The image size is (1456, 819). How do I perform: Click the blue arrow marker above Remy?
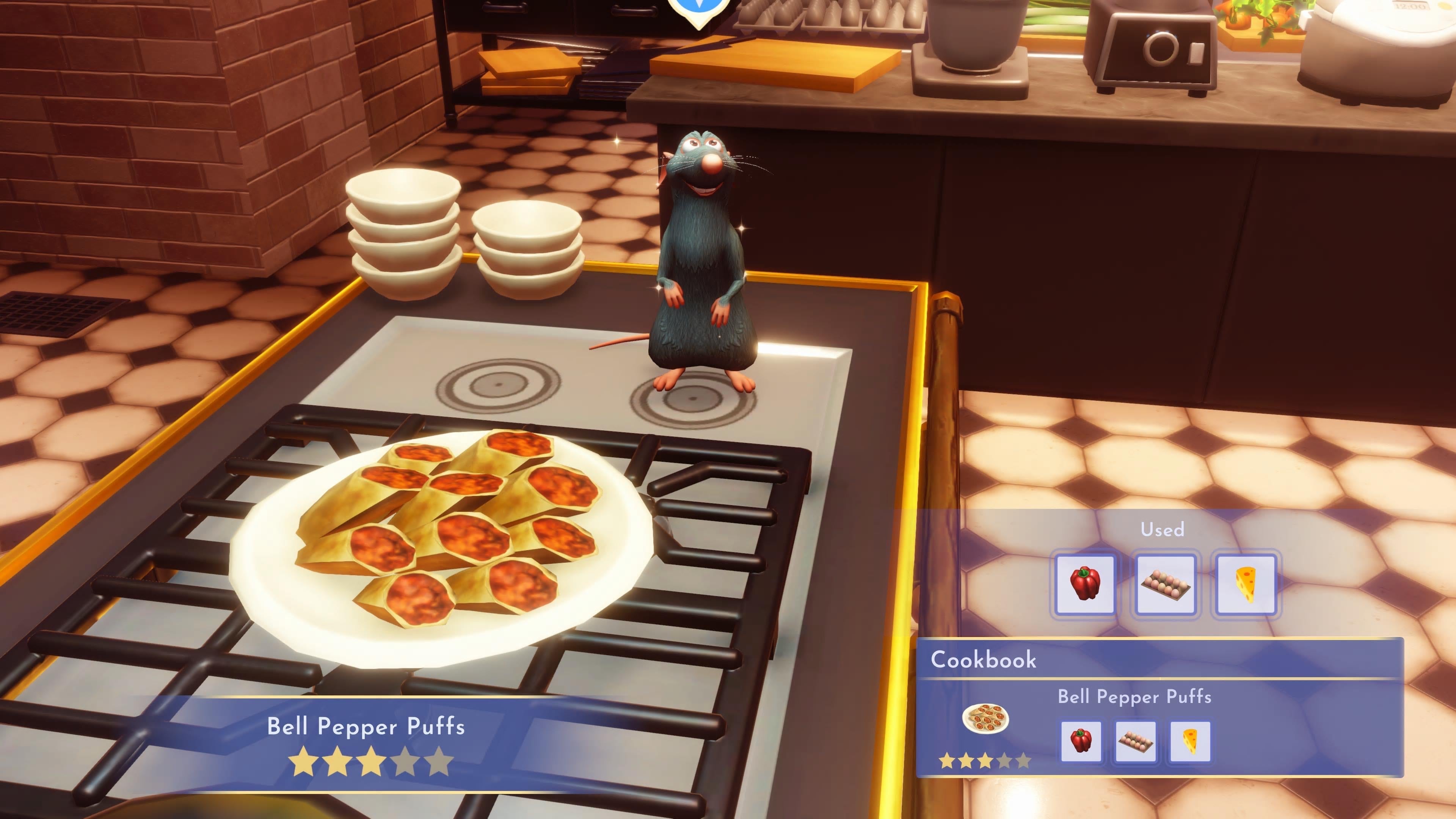698,8
